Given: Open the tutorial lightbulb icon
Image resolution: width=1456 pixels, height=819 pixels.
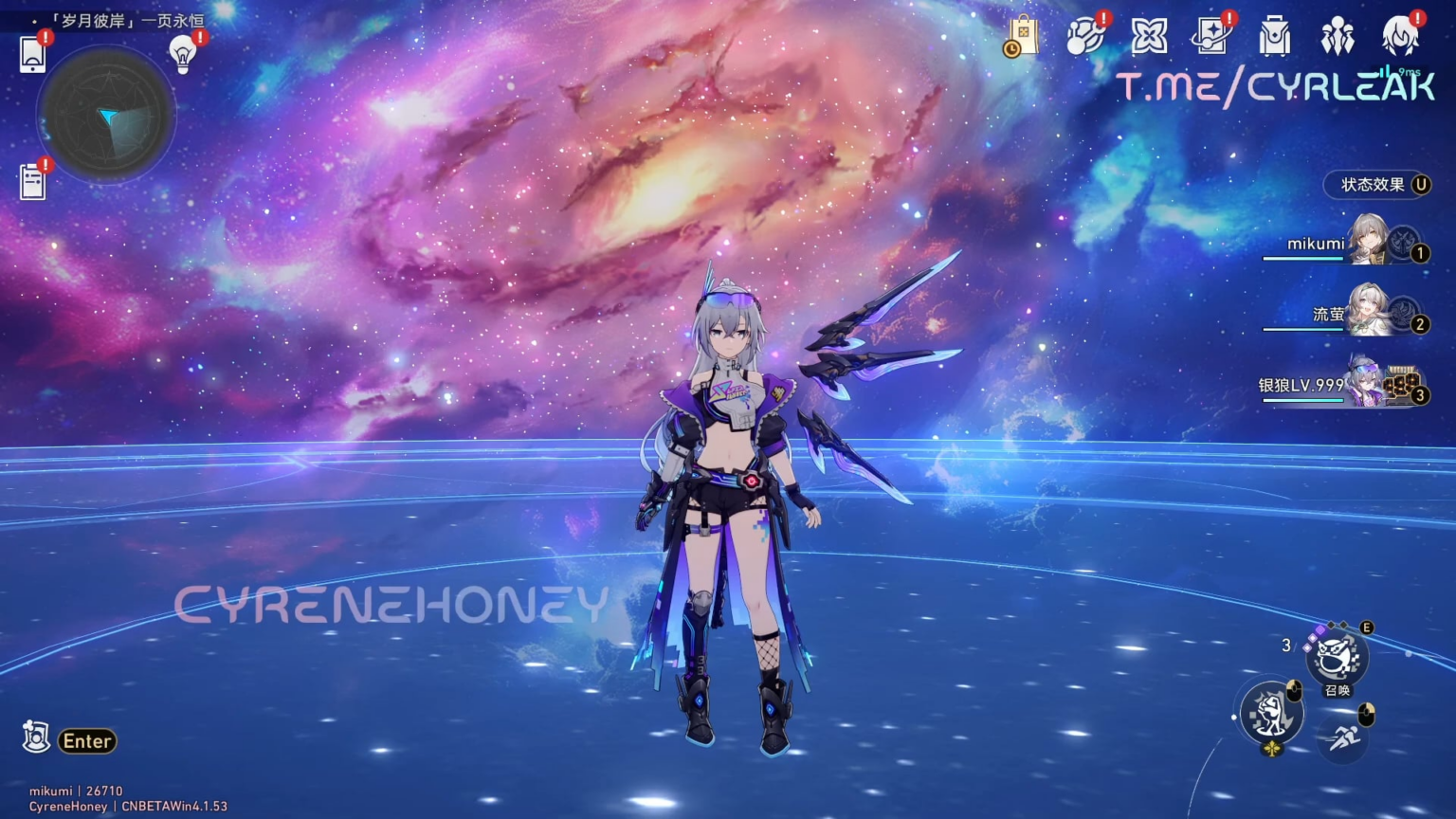Looking at the screenshot, I should click(182, 54).
